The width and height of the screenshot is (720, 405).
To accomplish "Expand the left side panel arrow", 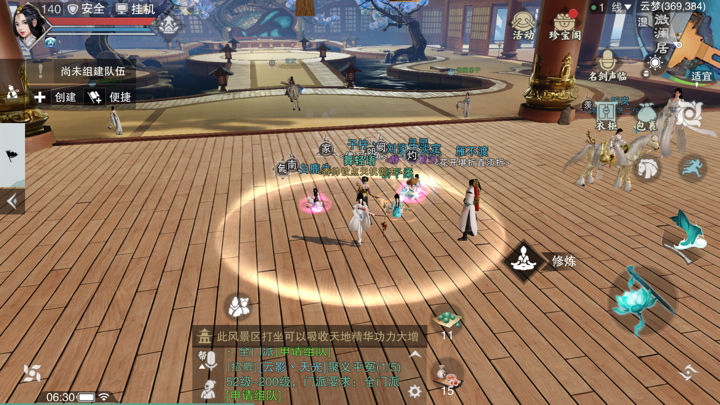I will [x=12, y=201].
